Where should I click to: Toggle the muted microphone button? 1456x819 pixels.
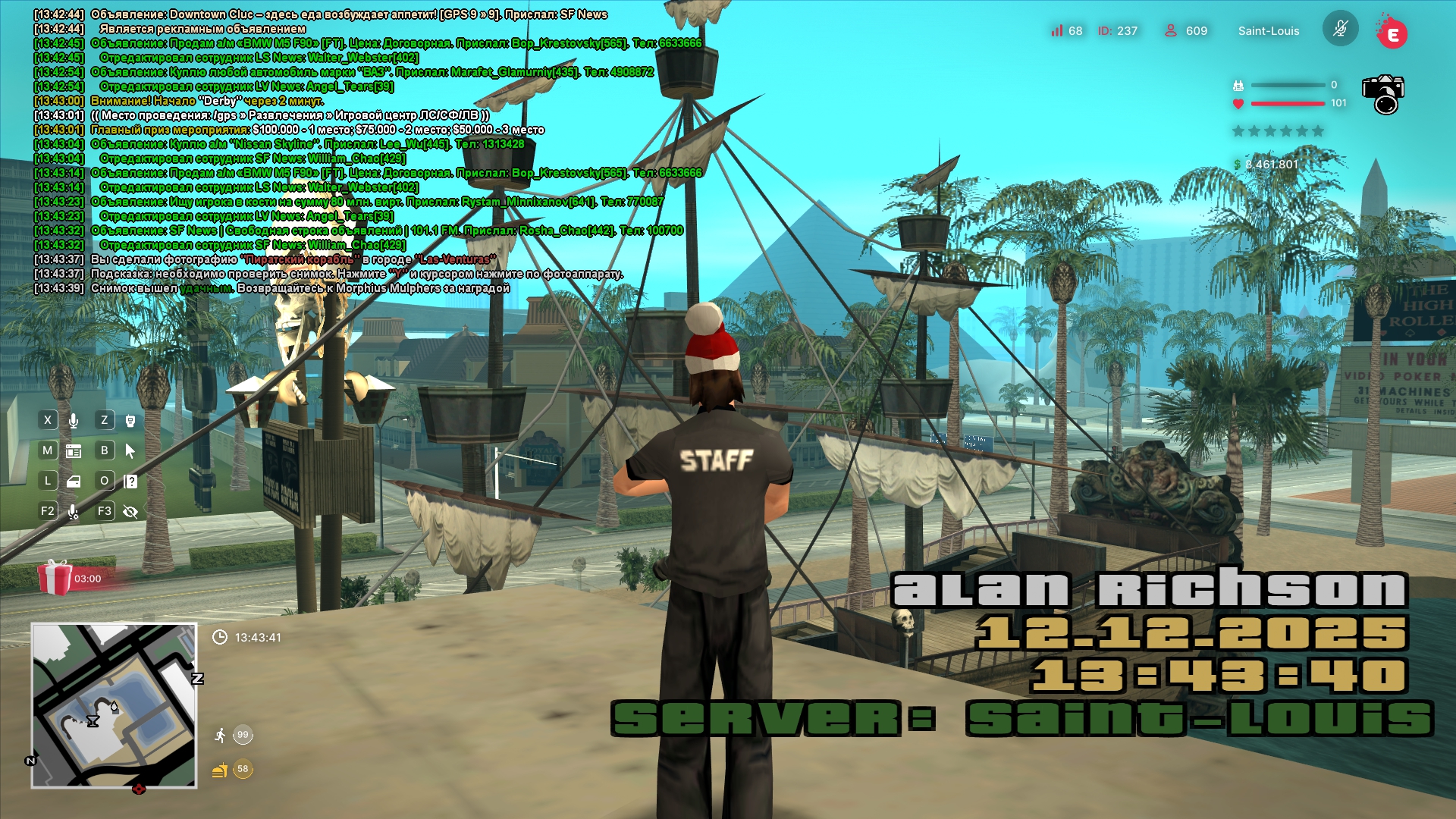pyautogui.click(x=1340, y=29)
